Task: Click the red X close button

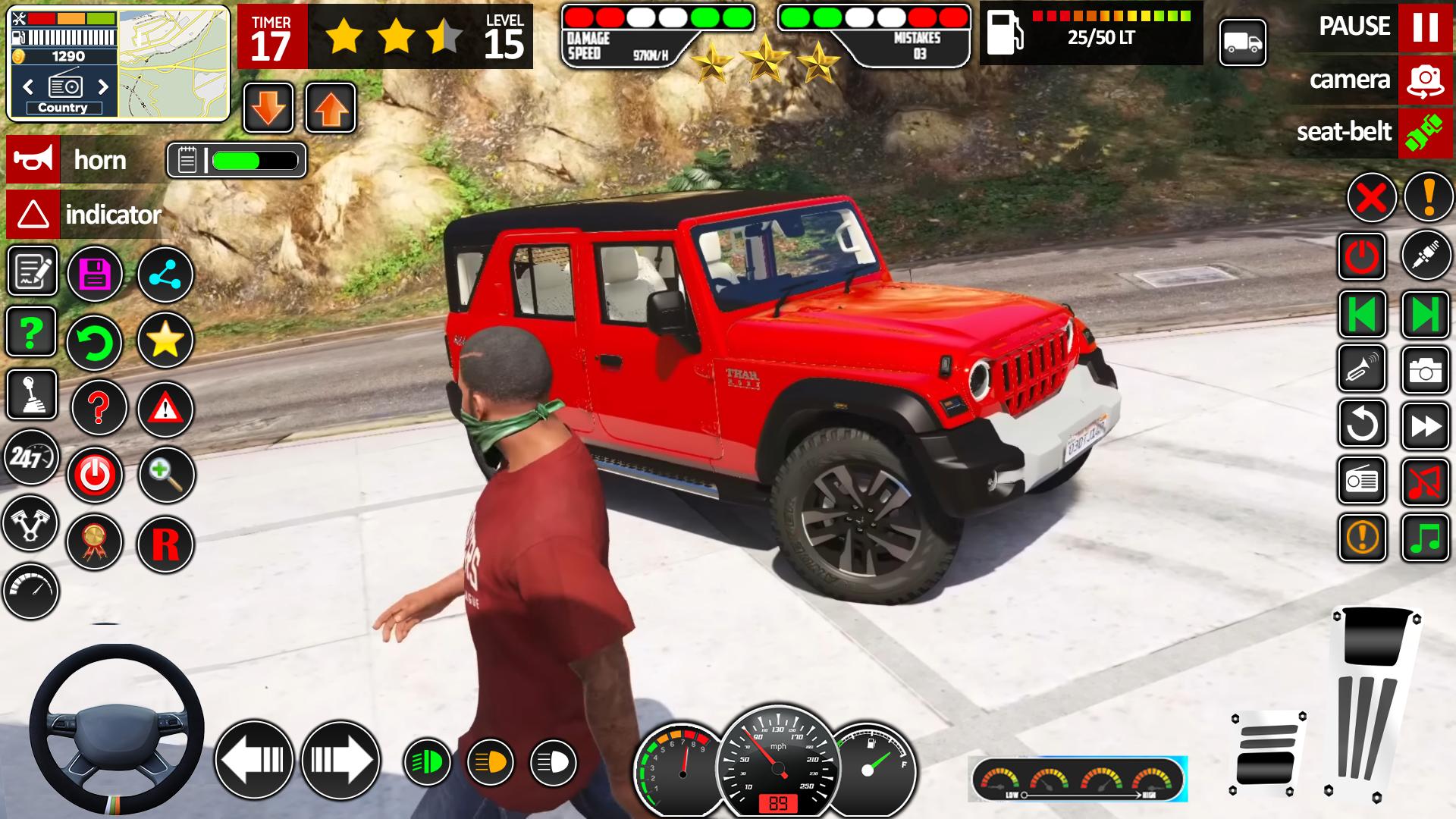Action: tap(1371, 199)
